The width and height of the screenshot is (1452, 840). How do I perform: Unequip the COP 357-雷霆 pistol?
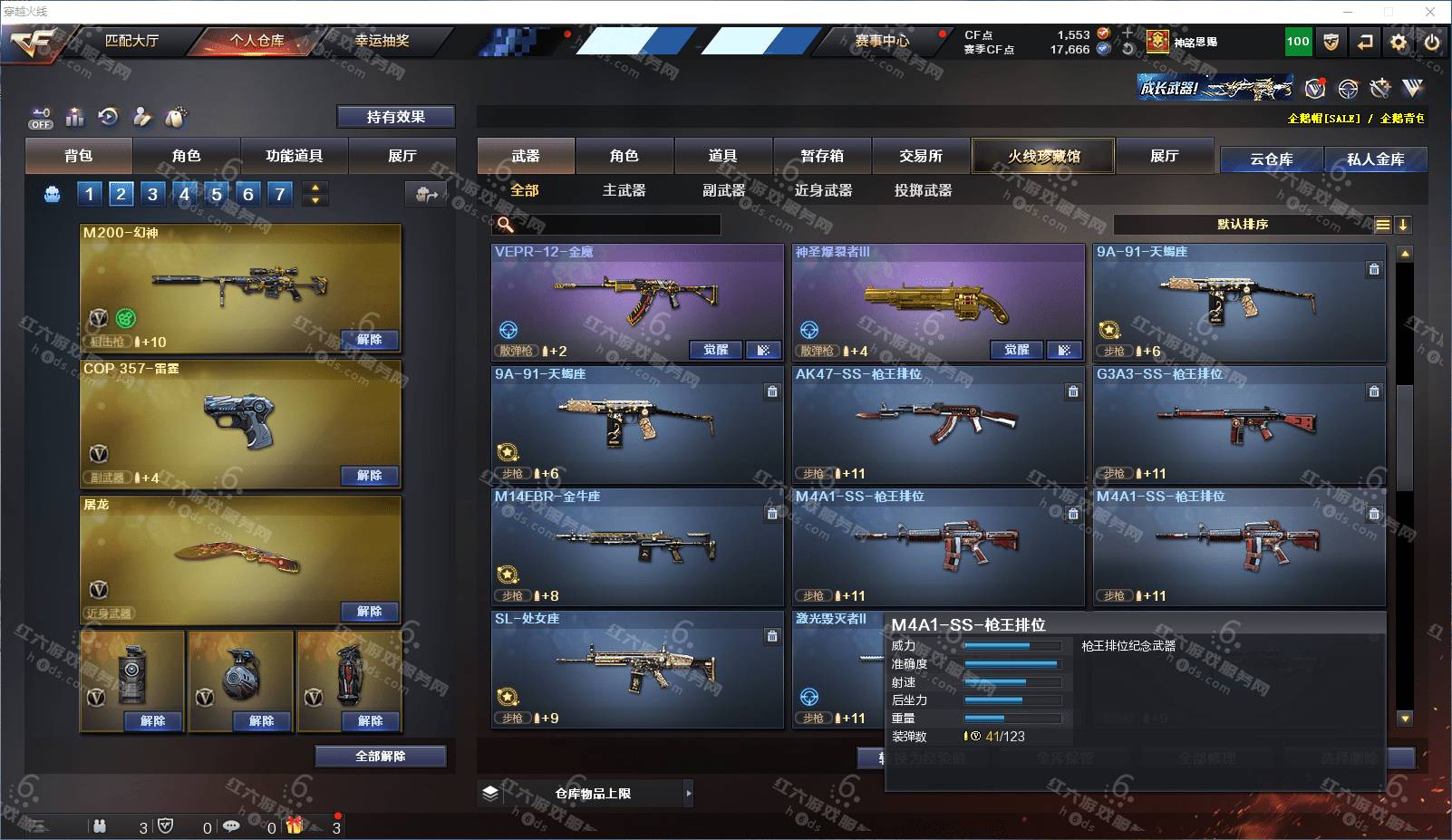tap(369, 476)
